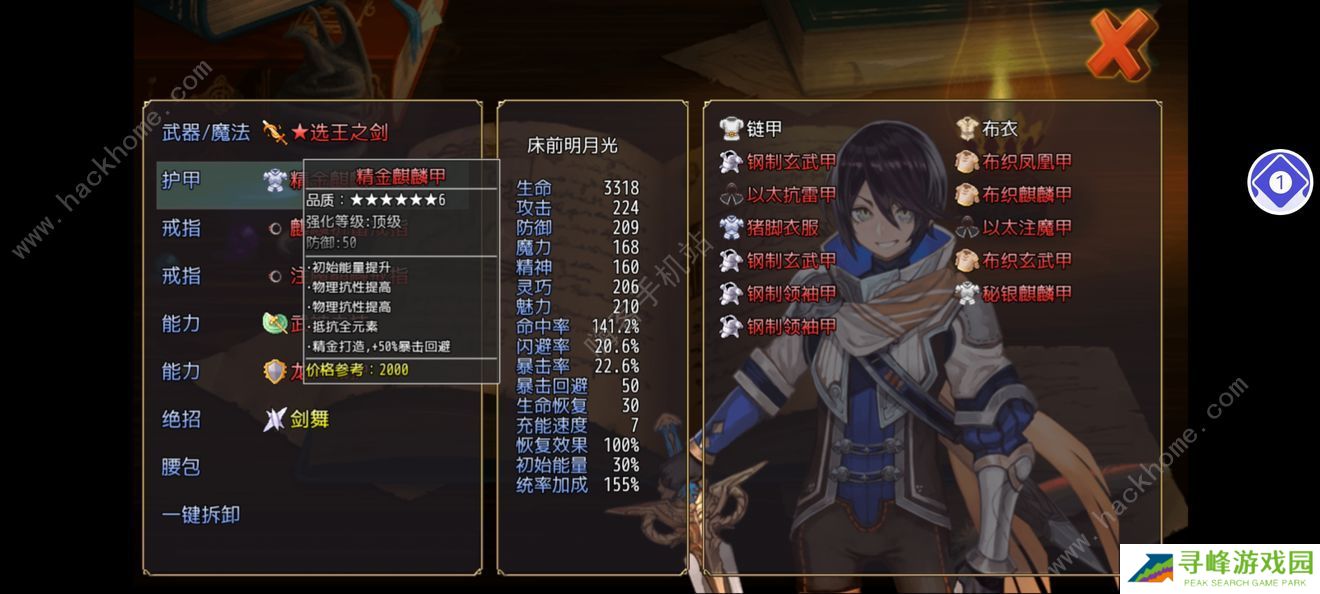The image size is (1320, 594).
Task: Select the 布织凤凰甲 armor
Action: (x=1027, y=162)
